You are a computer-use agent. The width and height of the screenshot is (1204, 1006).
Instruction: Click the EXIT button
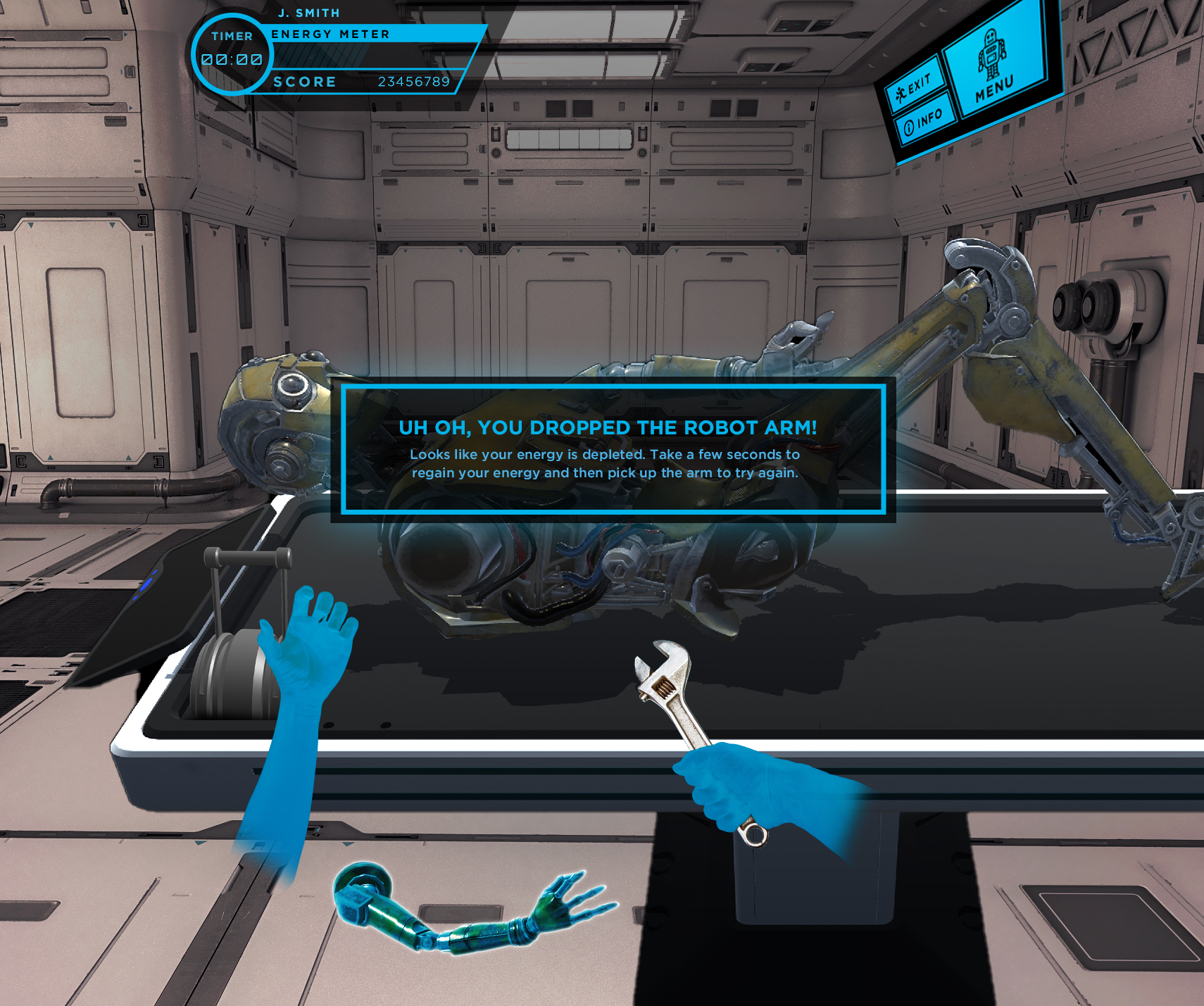[913, 87]
